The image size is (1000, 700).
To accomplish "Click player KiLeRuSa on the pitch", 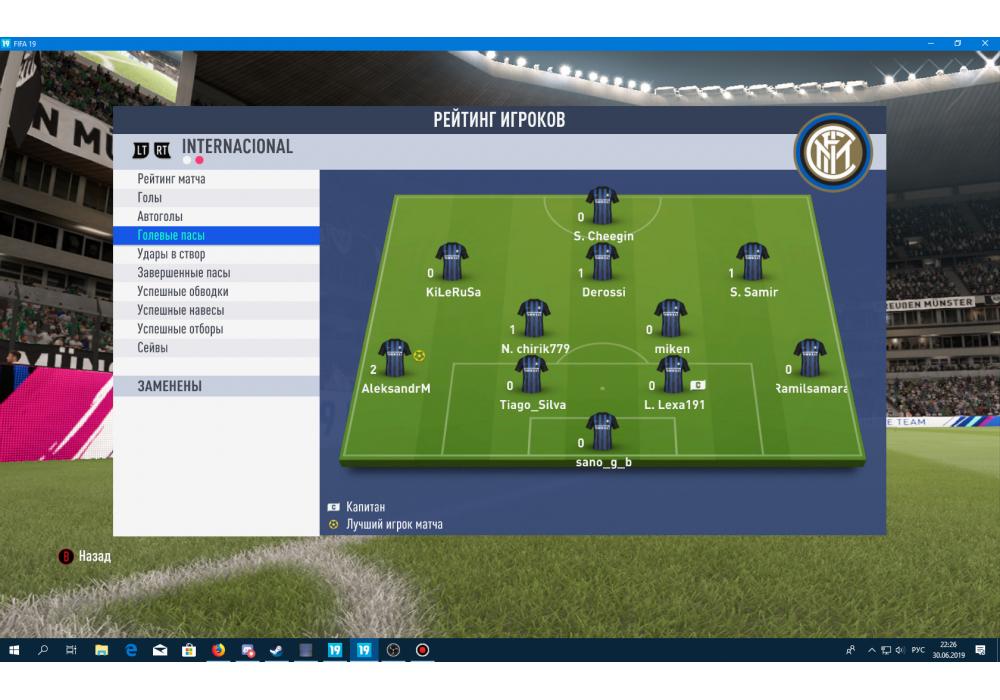I will (452, 262).
